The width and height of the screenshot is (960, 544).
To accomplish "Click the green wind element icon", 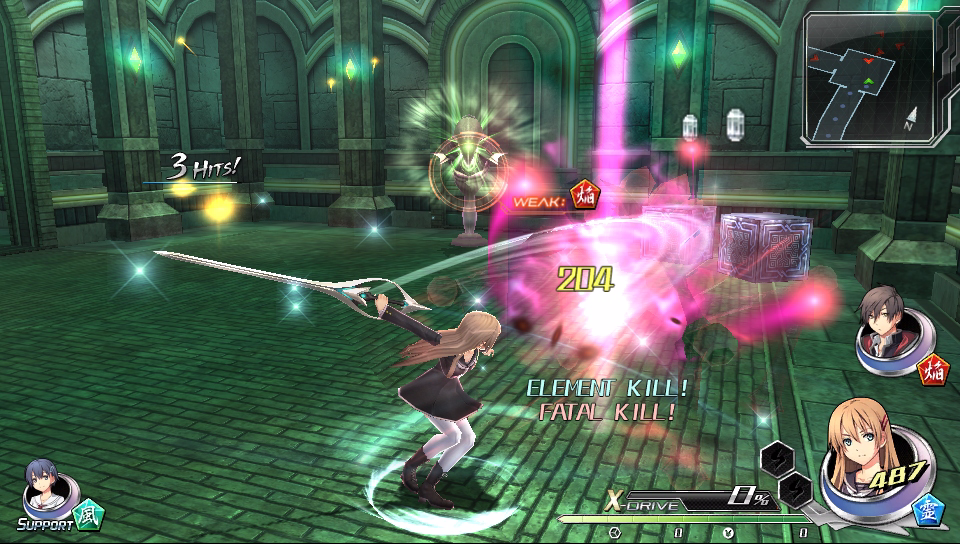I will pos(90,514).
